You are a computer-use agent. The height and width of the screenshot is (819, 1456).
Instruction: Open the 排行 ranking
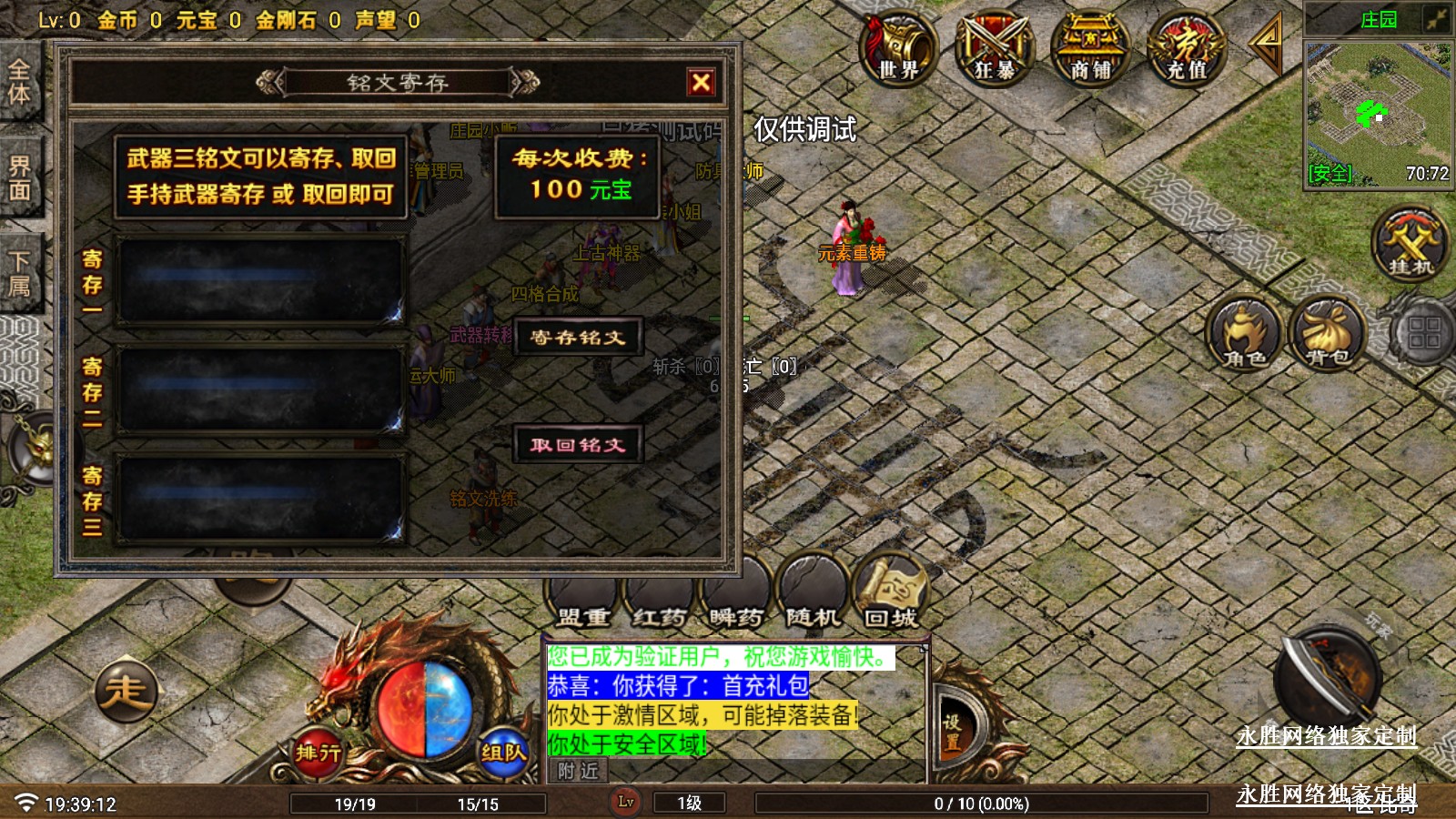pos(318,752)
